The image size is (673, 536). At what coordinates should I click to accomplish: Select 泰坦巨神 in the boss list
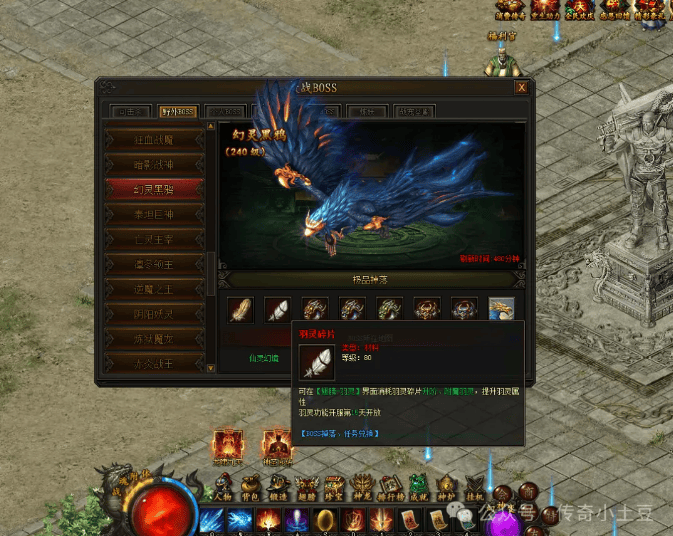click(x=156, y=213)
